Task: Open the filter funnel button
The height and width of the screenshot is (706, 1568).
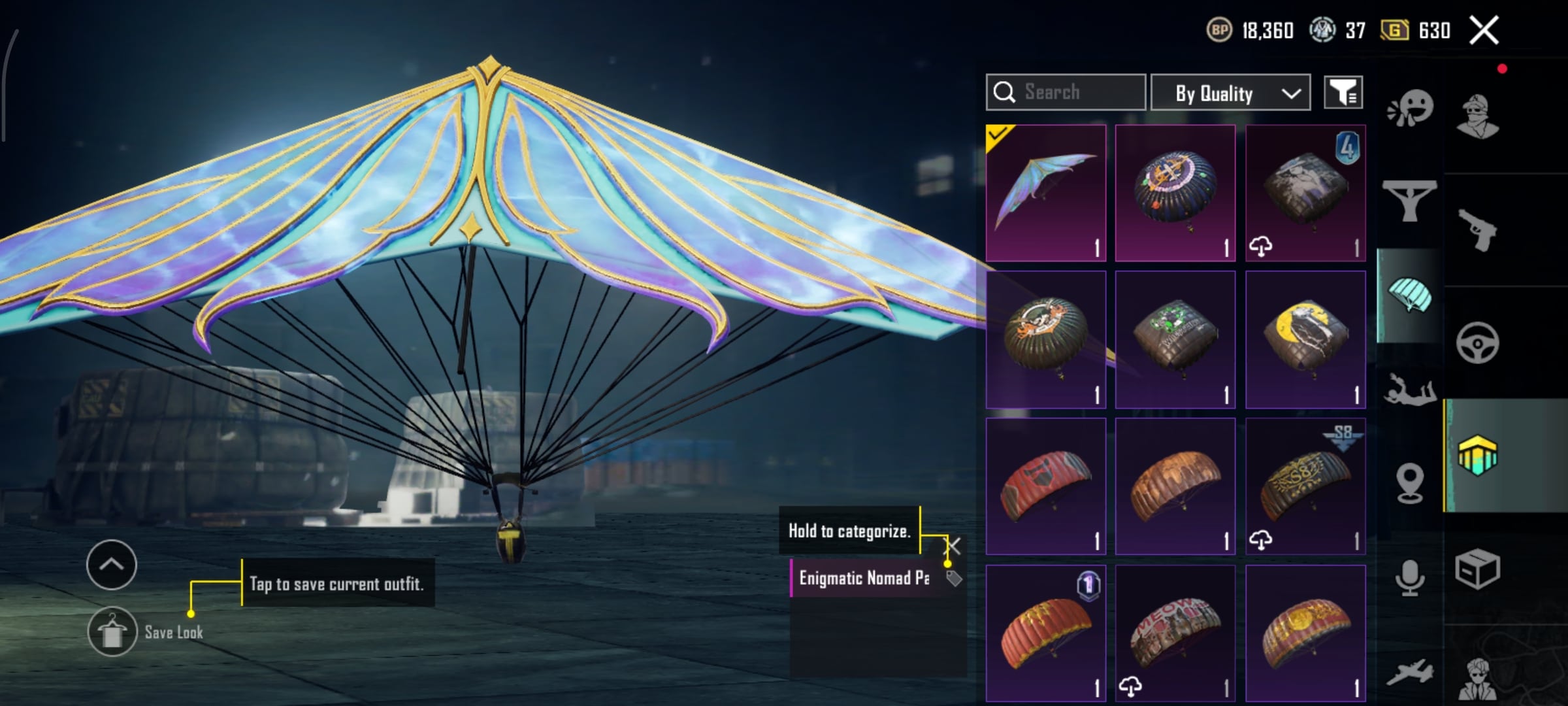Action: coord(1343,93)
